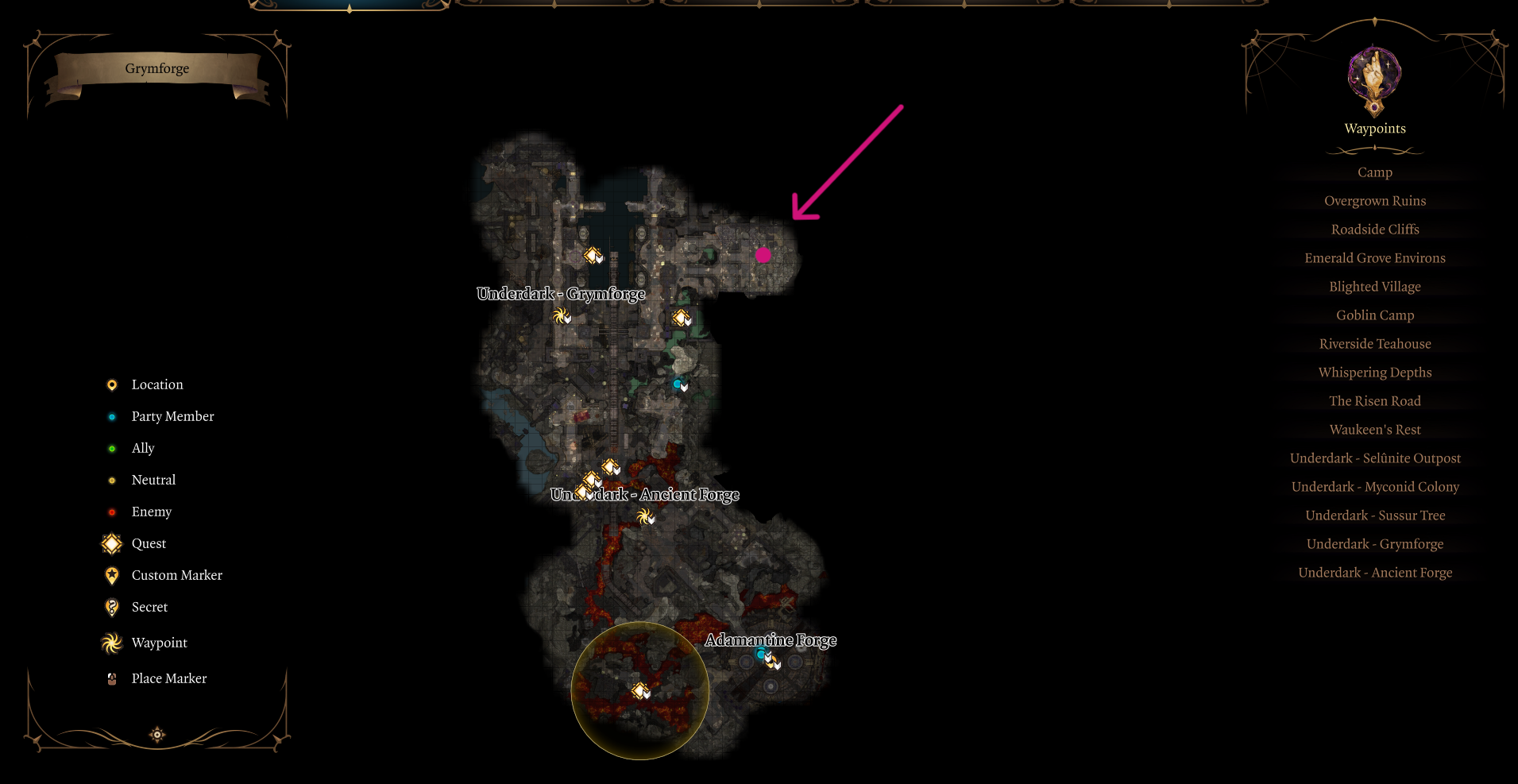Select Blighted Village in the waypoints list
The height and width of the screenshot is (784, 1518).
[x=1374, y=287]
